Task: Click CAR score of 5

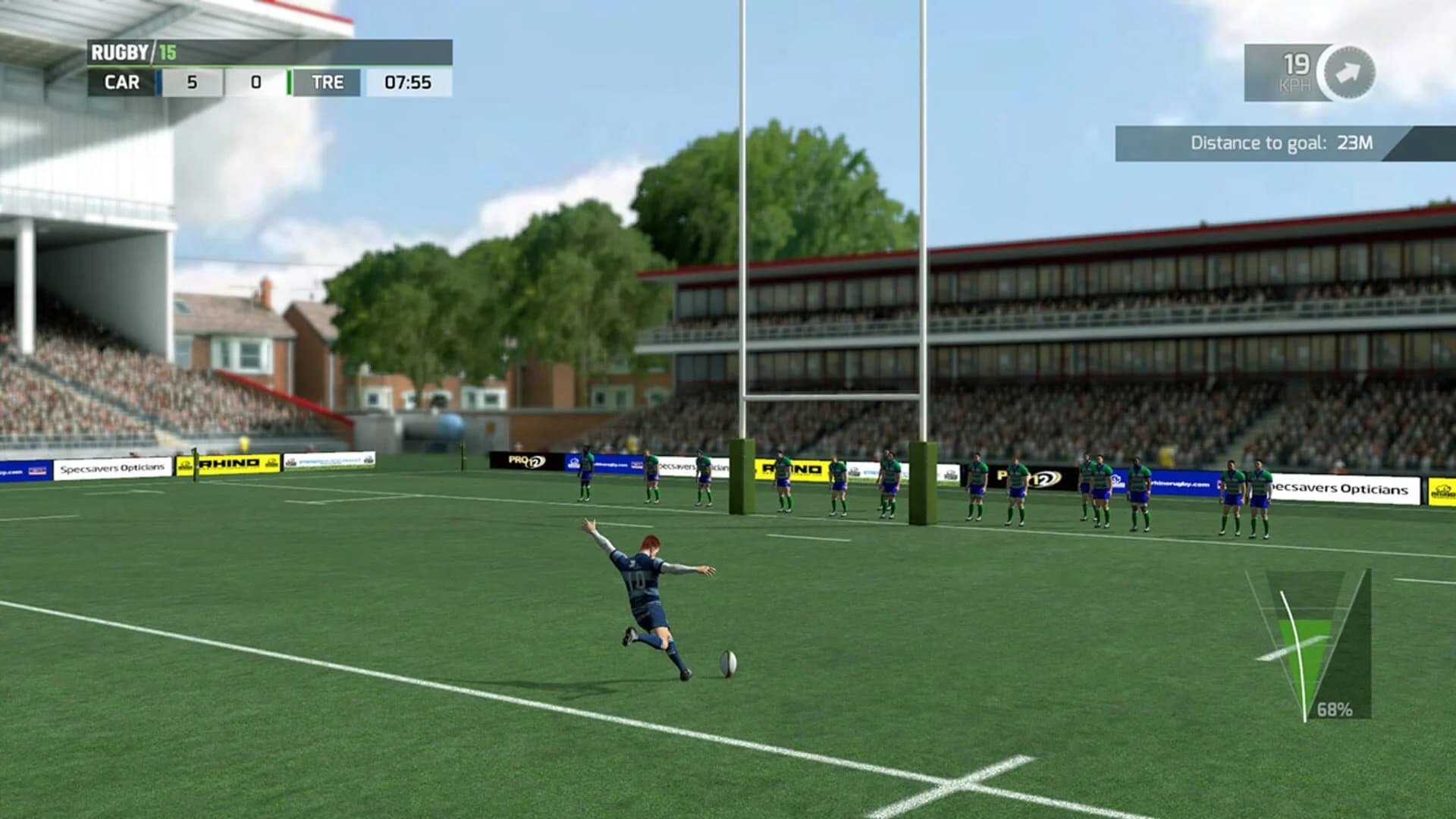Action: point(192,83)
